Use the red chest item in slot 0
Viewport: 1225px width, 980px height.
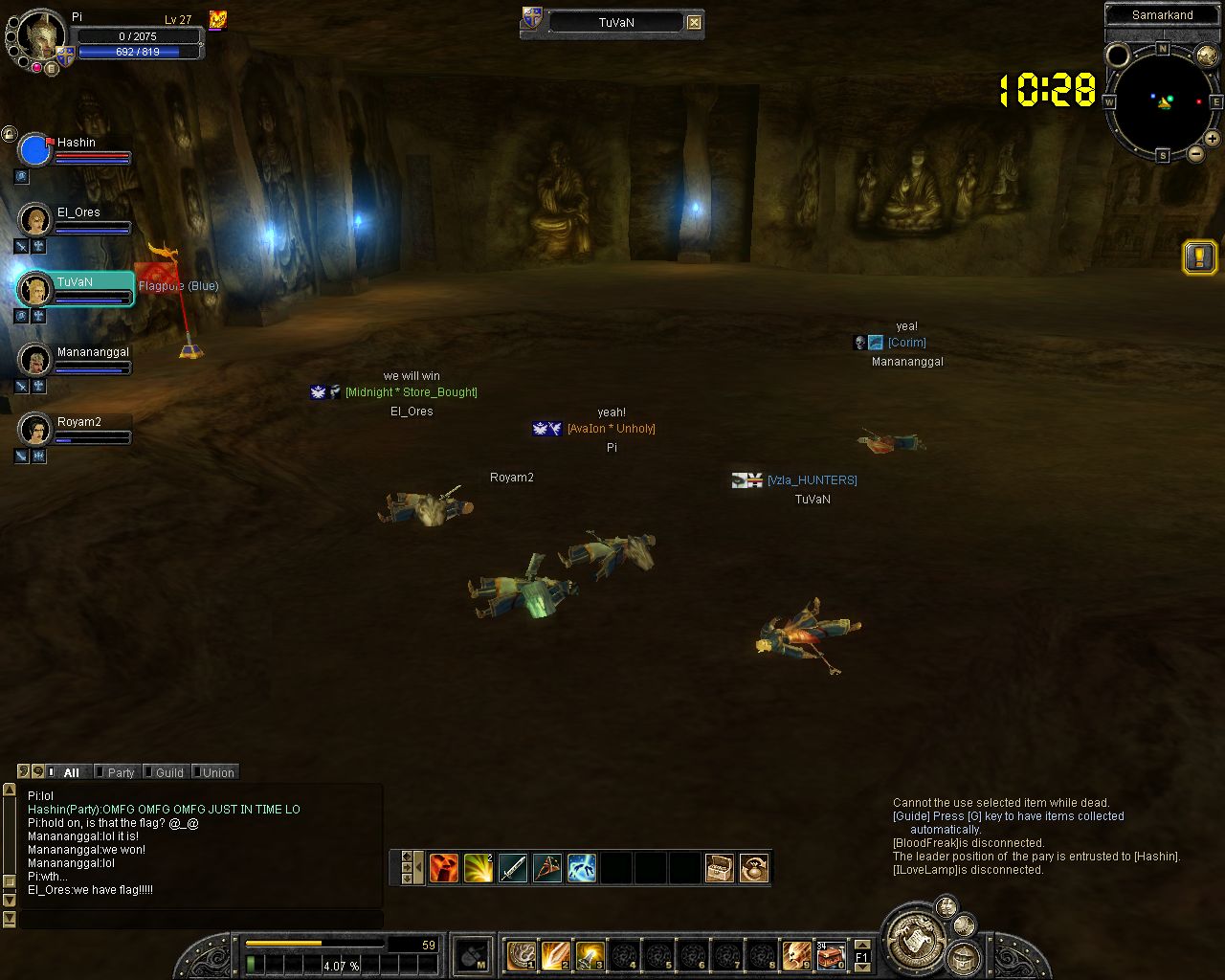831,955
